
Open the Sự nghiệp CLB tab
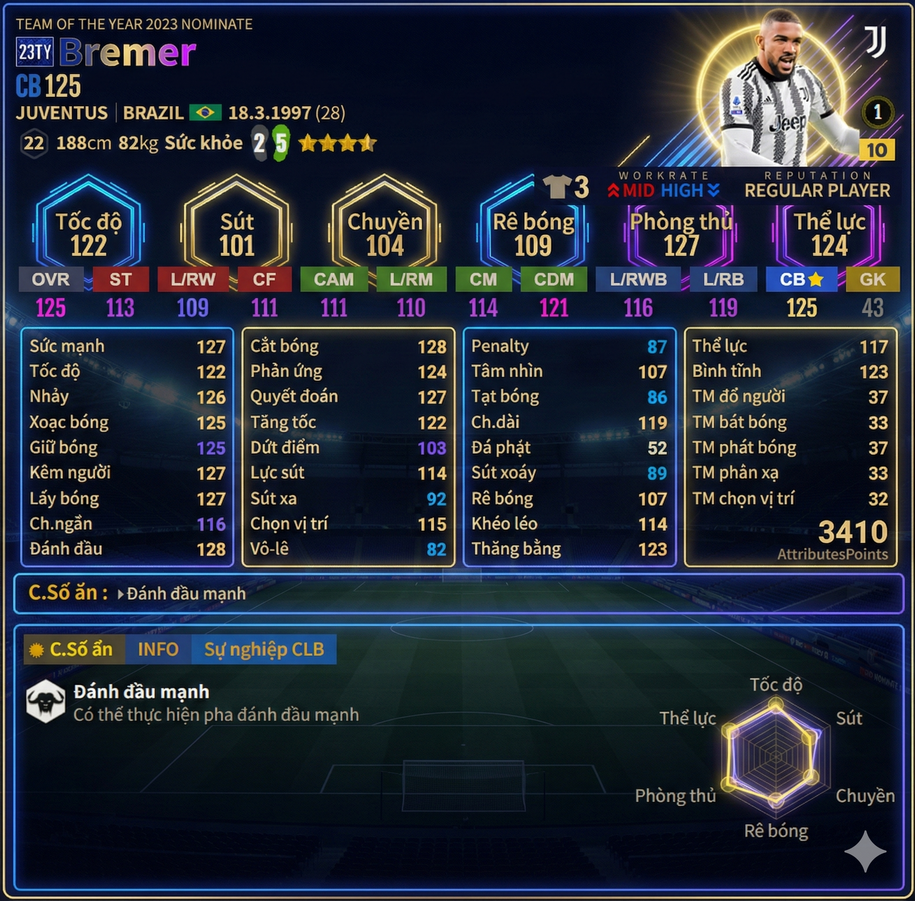(264, 649)
